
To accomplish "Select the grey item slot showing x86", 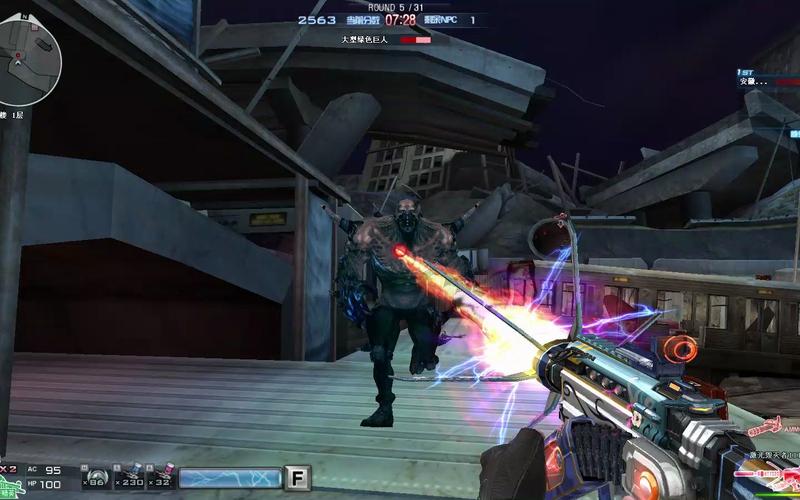I will tap(95, 476).
